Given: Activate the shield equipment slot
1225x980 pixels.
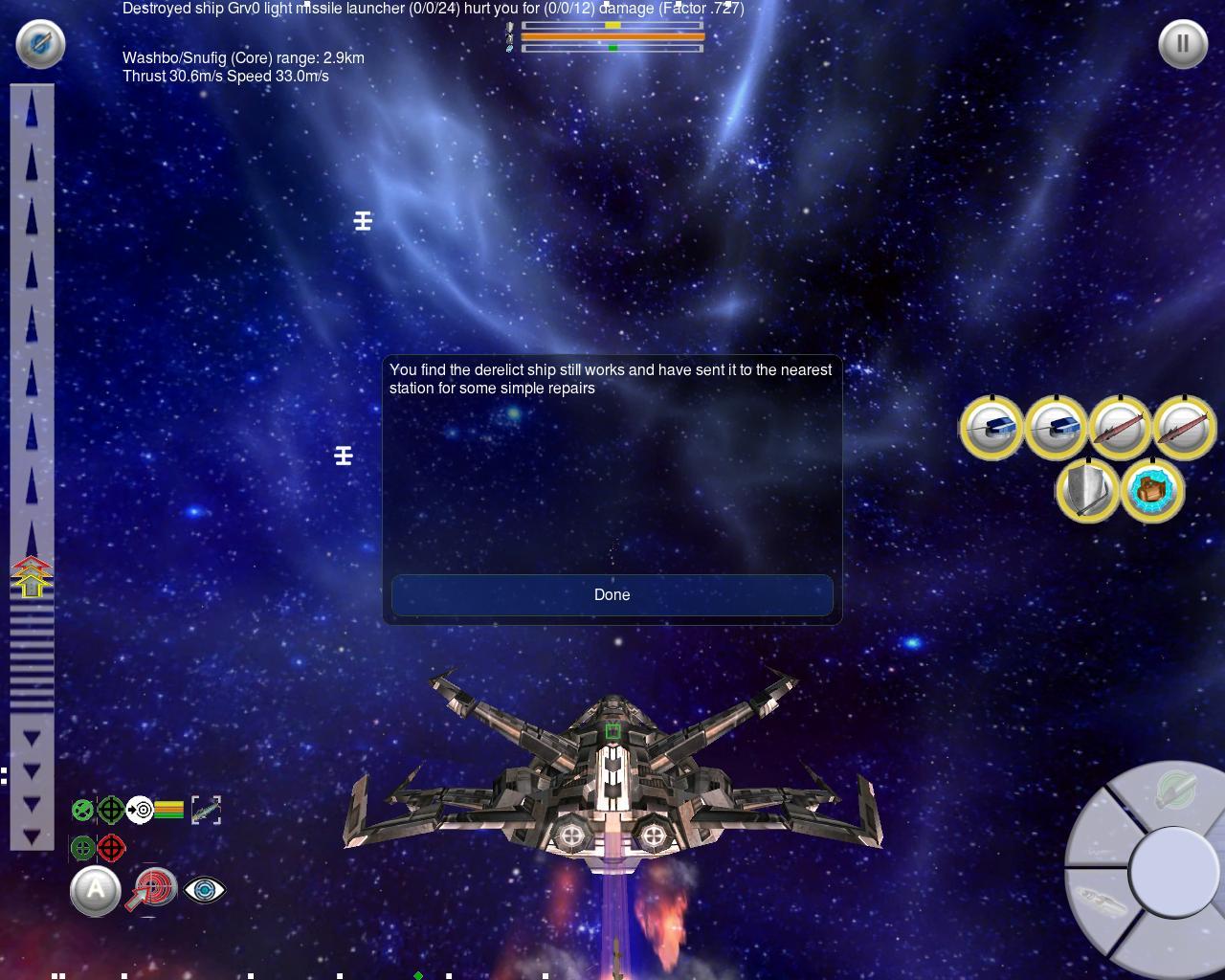Looking at the screenshot, I should (1088, 491).
